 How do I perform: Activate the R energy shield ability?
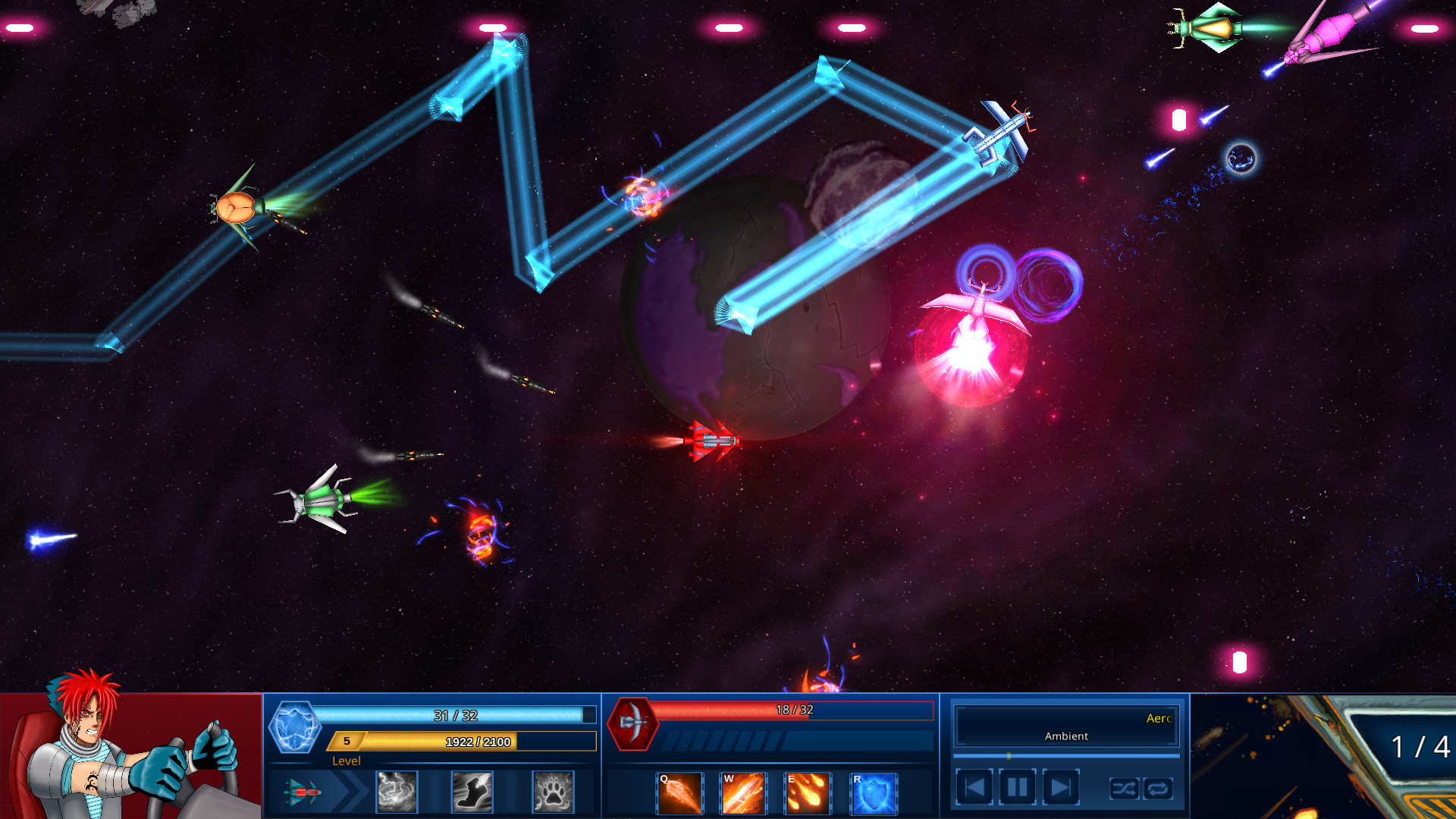pos(872,792)
